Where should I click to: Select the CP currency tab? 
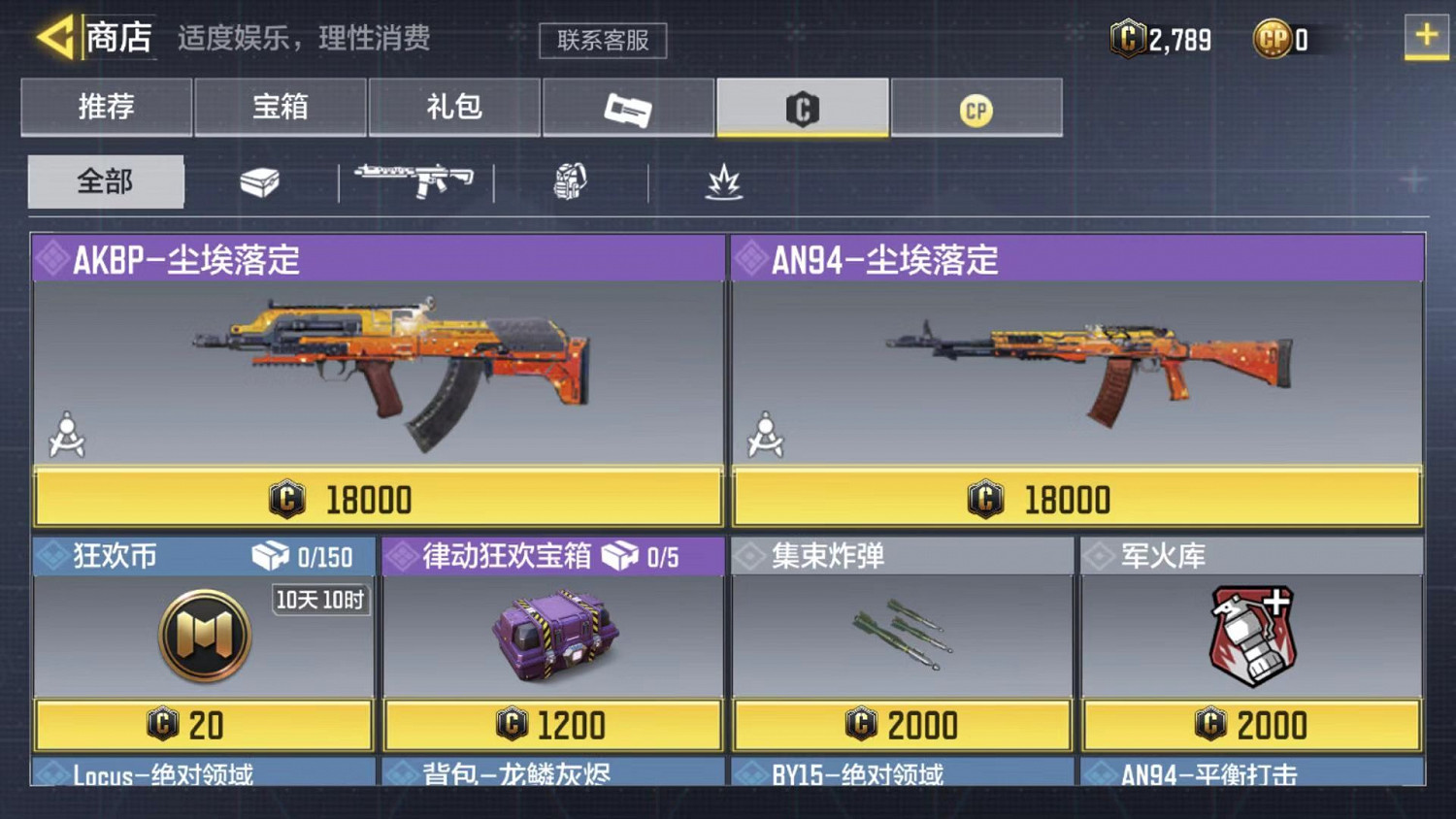point(977,108)
